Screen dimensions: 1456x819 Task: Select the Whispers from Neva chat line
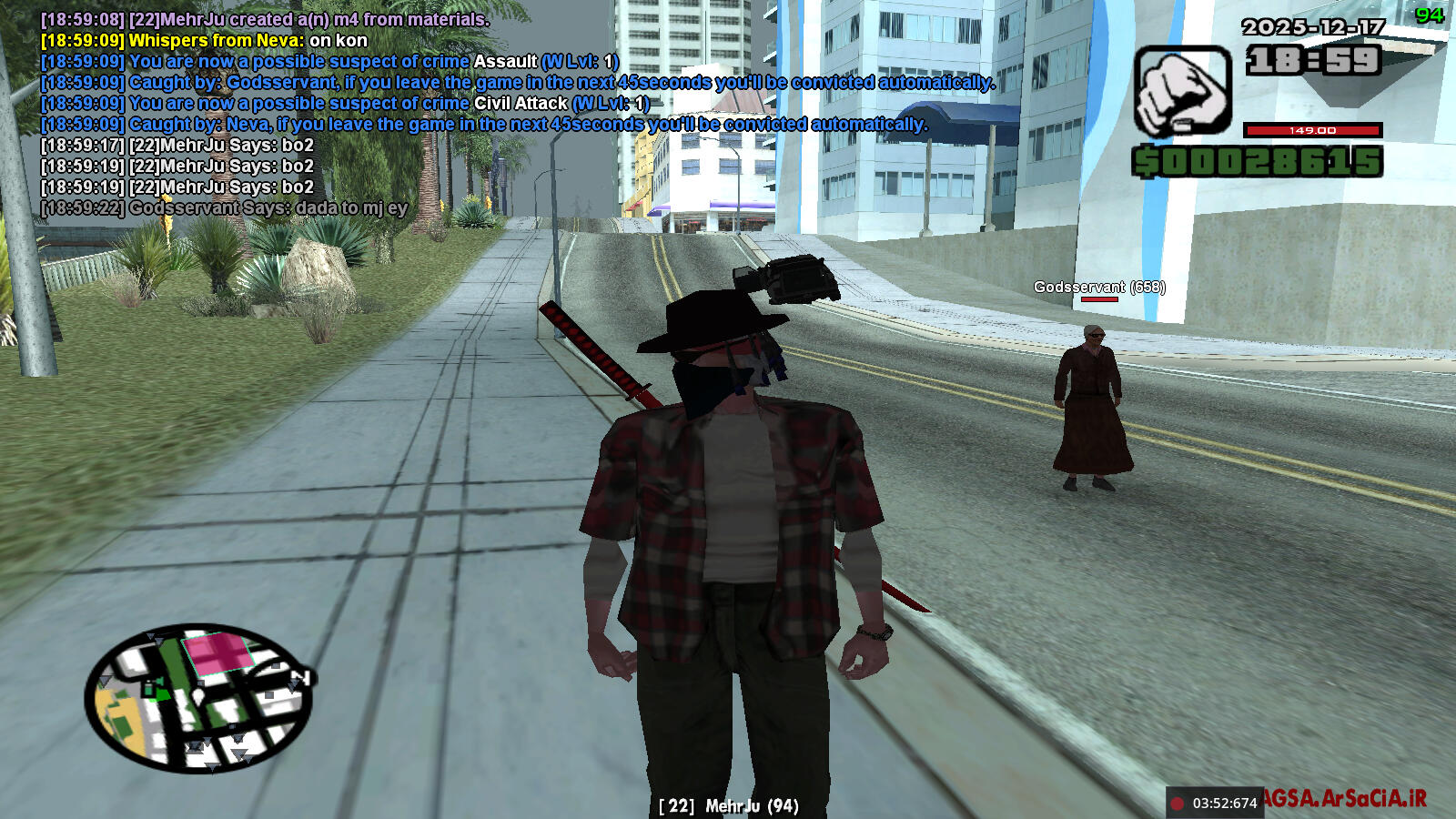(204, 40)
